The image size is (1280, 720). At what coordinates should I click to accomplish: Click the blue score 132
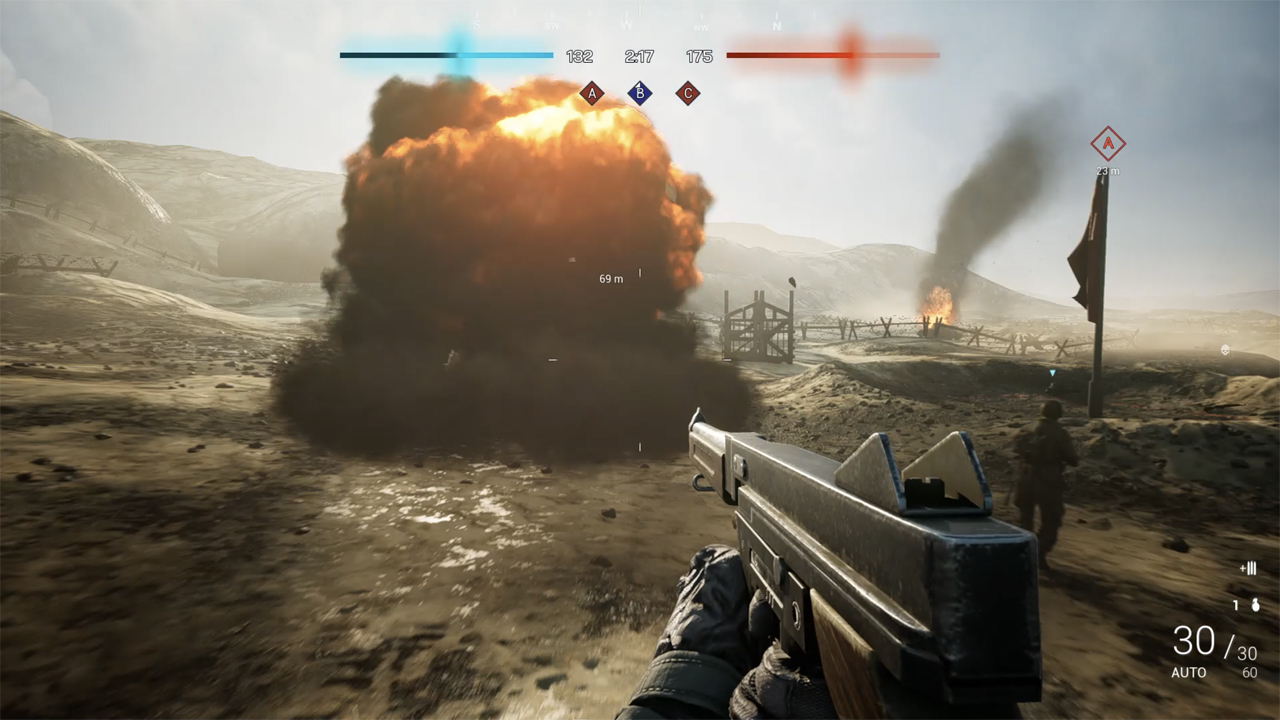tap(580, 54)
